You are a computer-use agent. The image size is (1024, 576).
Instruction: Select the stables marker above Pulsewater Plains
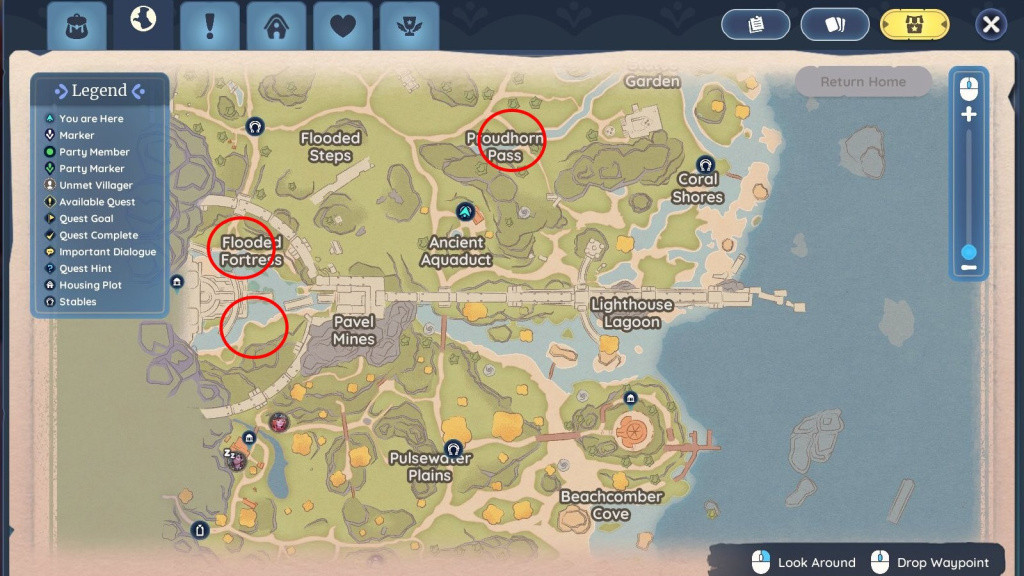(x=453, y=447)
